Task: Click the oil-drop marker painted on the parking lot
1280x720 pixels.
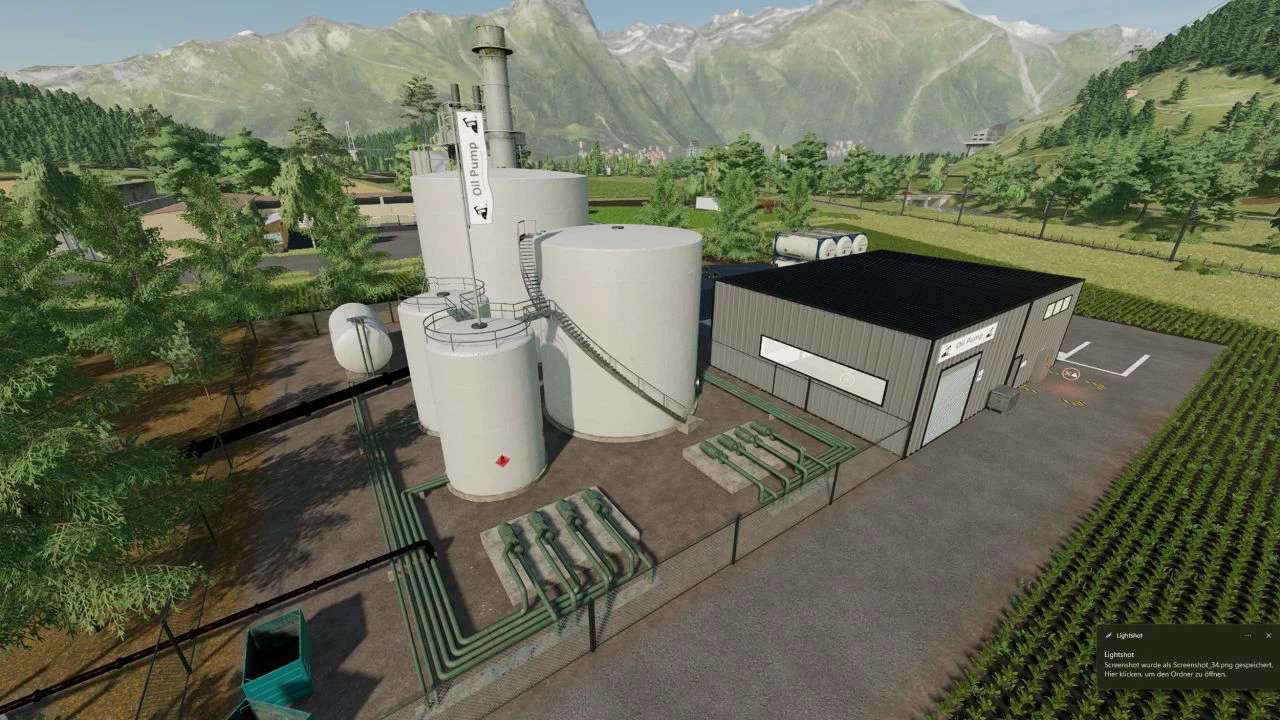Action: point(1070,373)
